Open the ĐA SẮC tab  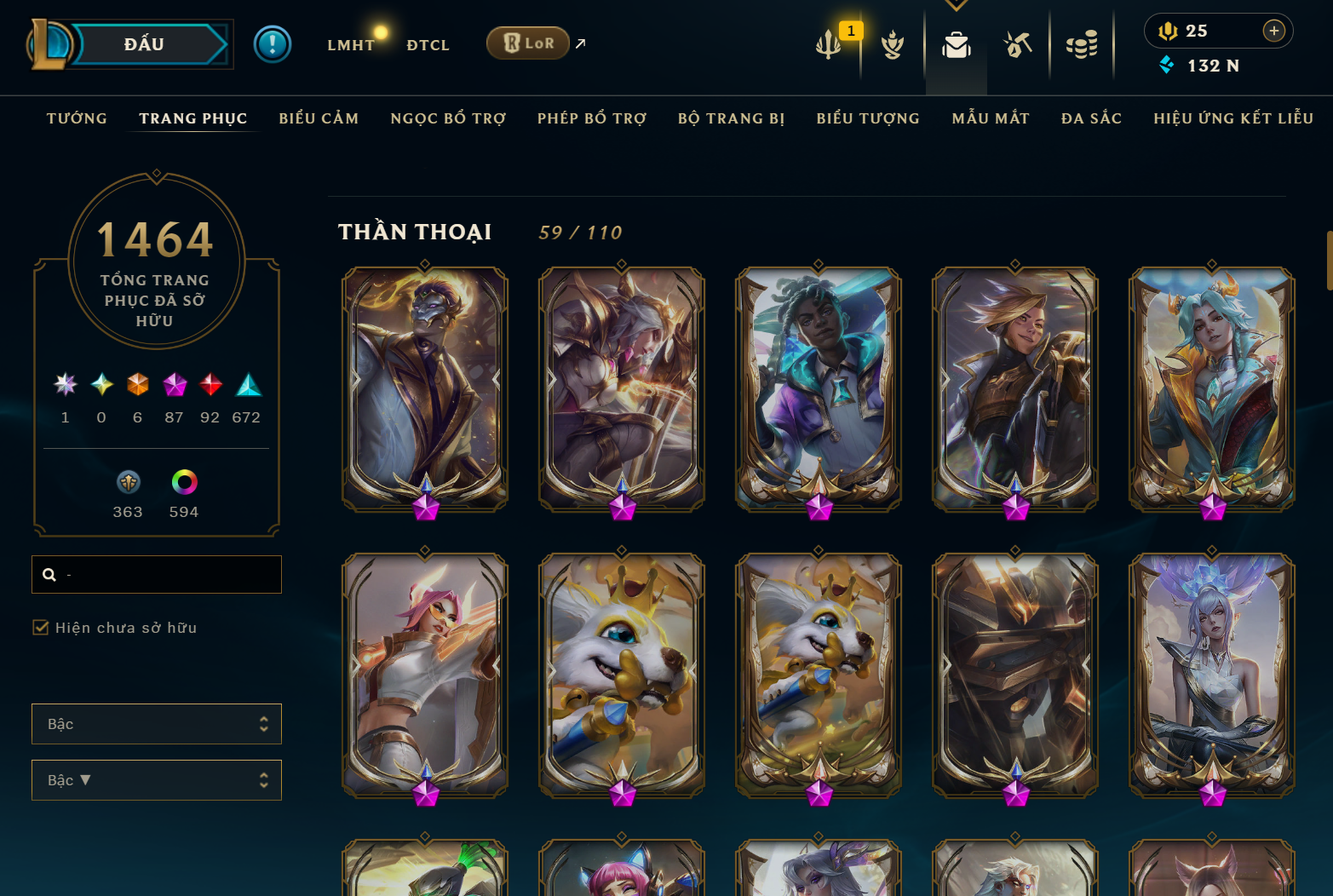[x=1091, y=118]
